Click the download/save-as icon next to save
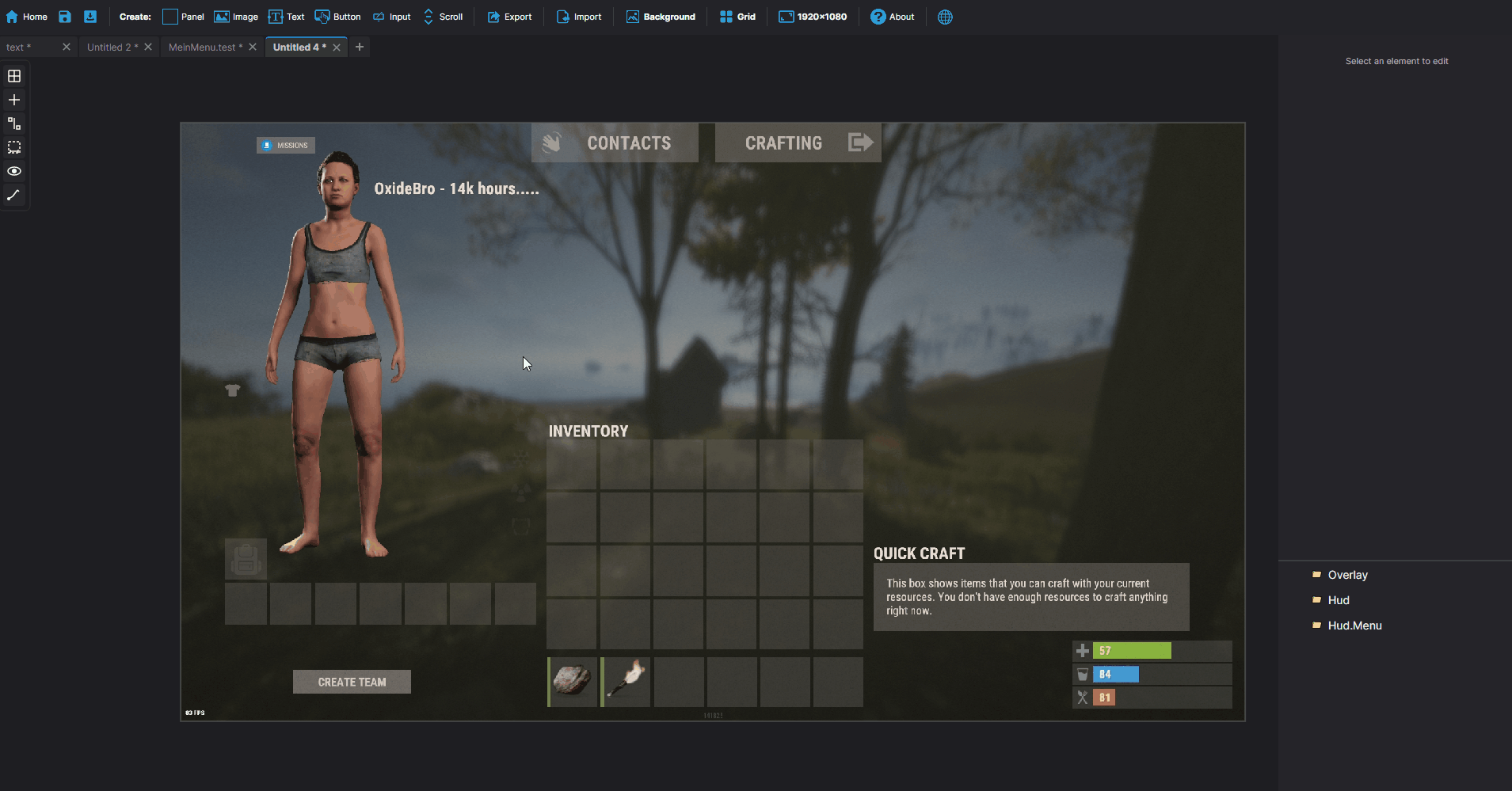1512x791 pixels. pos(90,16)
